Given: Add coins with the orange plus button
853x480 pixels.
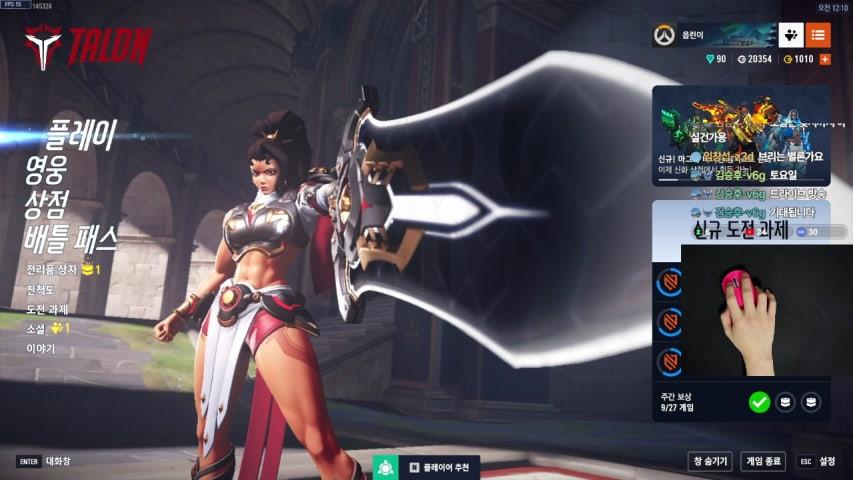Looking at the screenshot, I should coord(825,60).
